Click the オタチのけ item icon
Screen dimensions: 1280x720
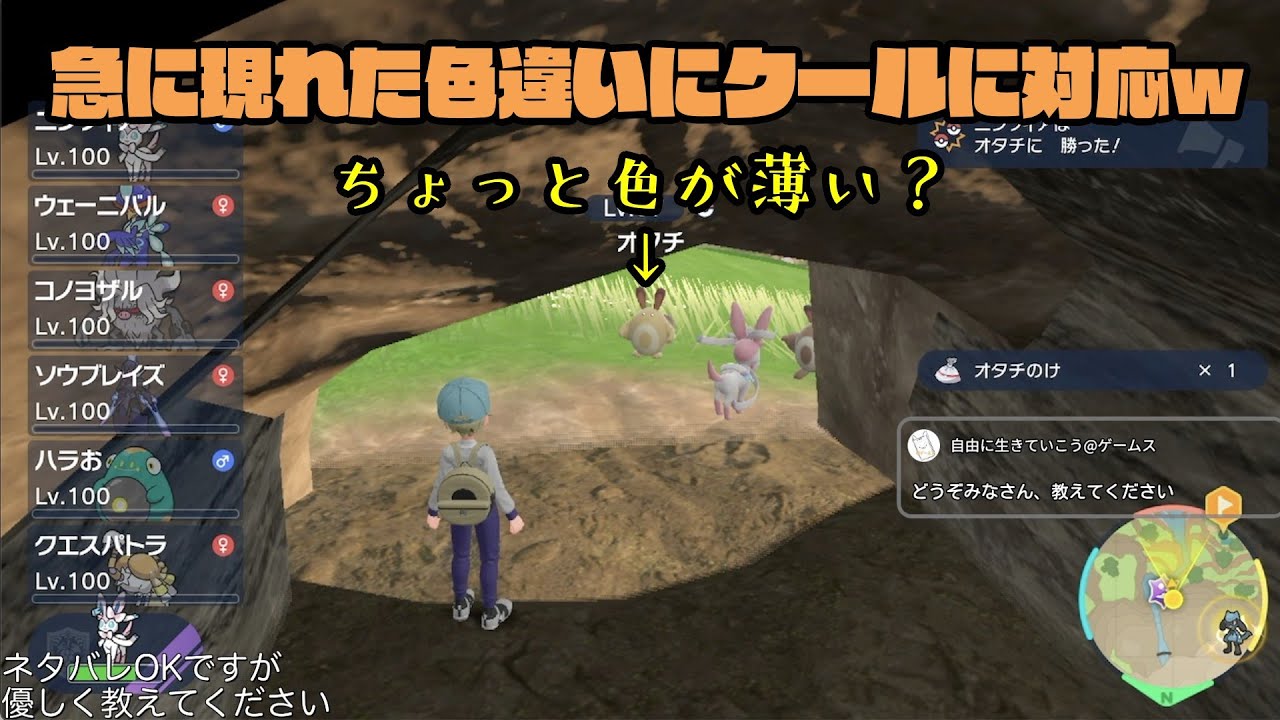click(947, 368)
